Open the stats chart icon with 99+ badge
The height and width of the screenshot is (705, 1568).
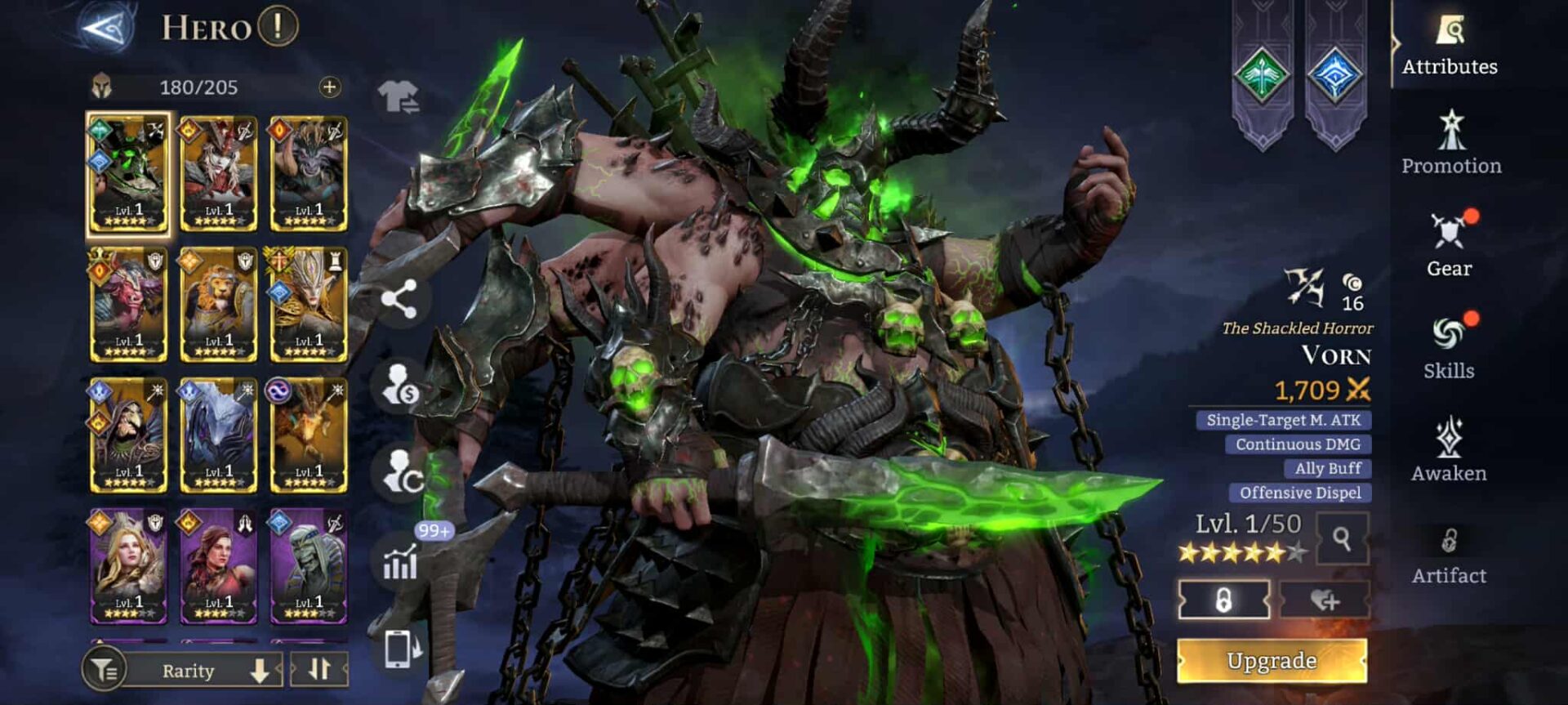pyautogui.click(x=401, y=561)
